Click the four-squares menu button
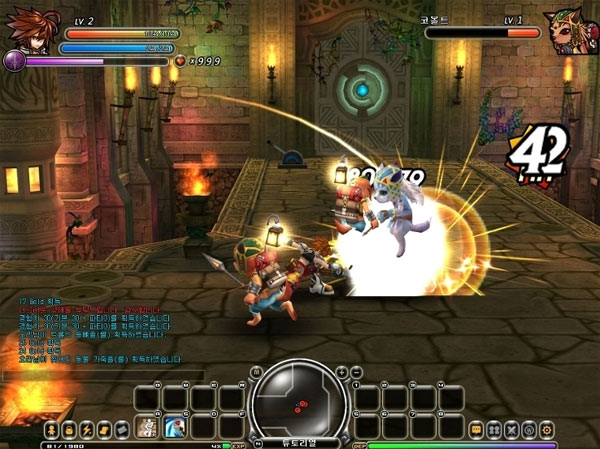 [x=494, y=429]
